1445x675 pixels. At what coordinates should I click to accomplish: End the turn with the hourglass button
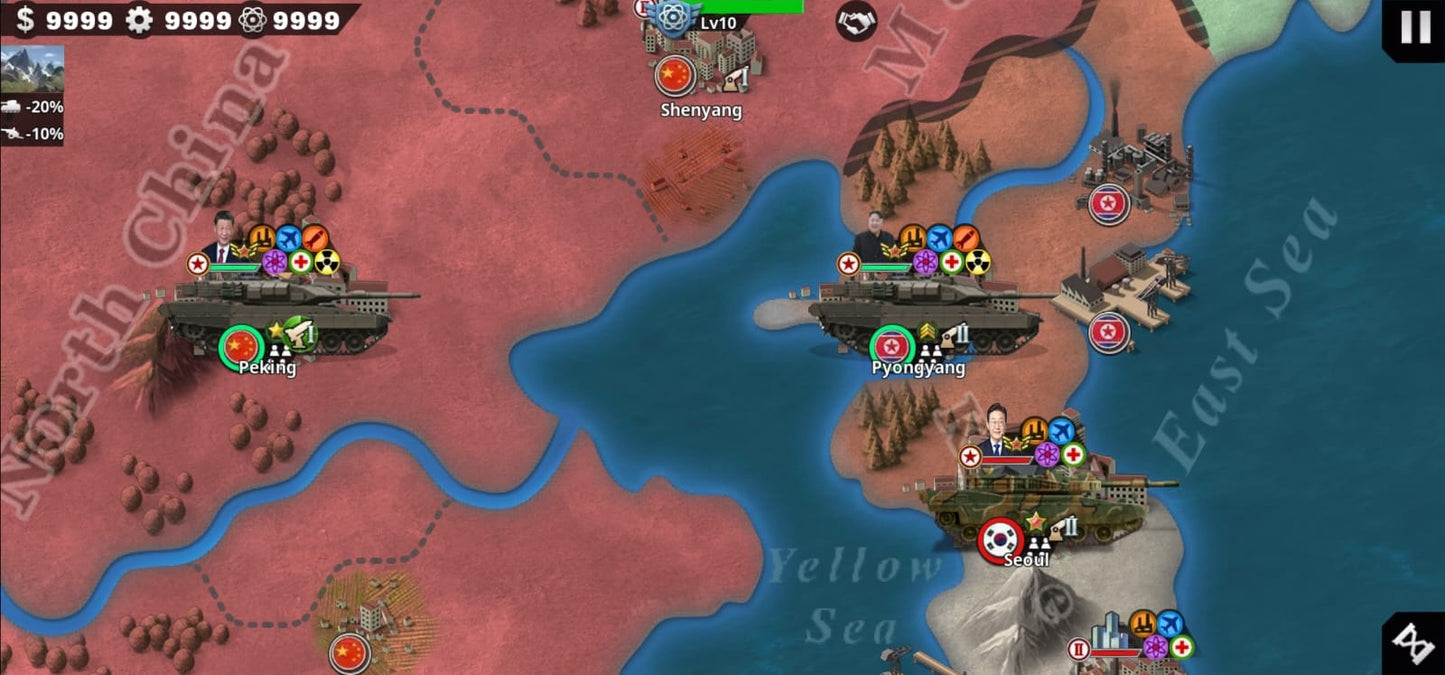pyautogui.click(x=1415, y=645)
